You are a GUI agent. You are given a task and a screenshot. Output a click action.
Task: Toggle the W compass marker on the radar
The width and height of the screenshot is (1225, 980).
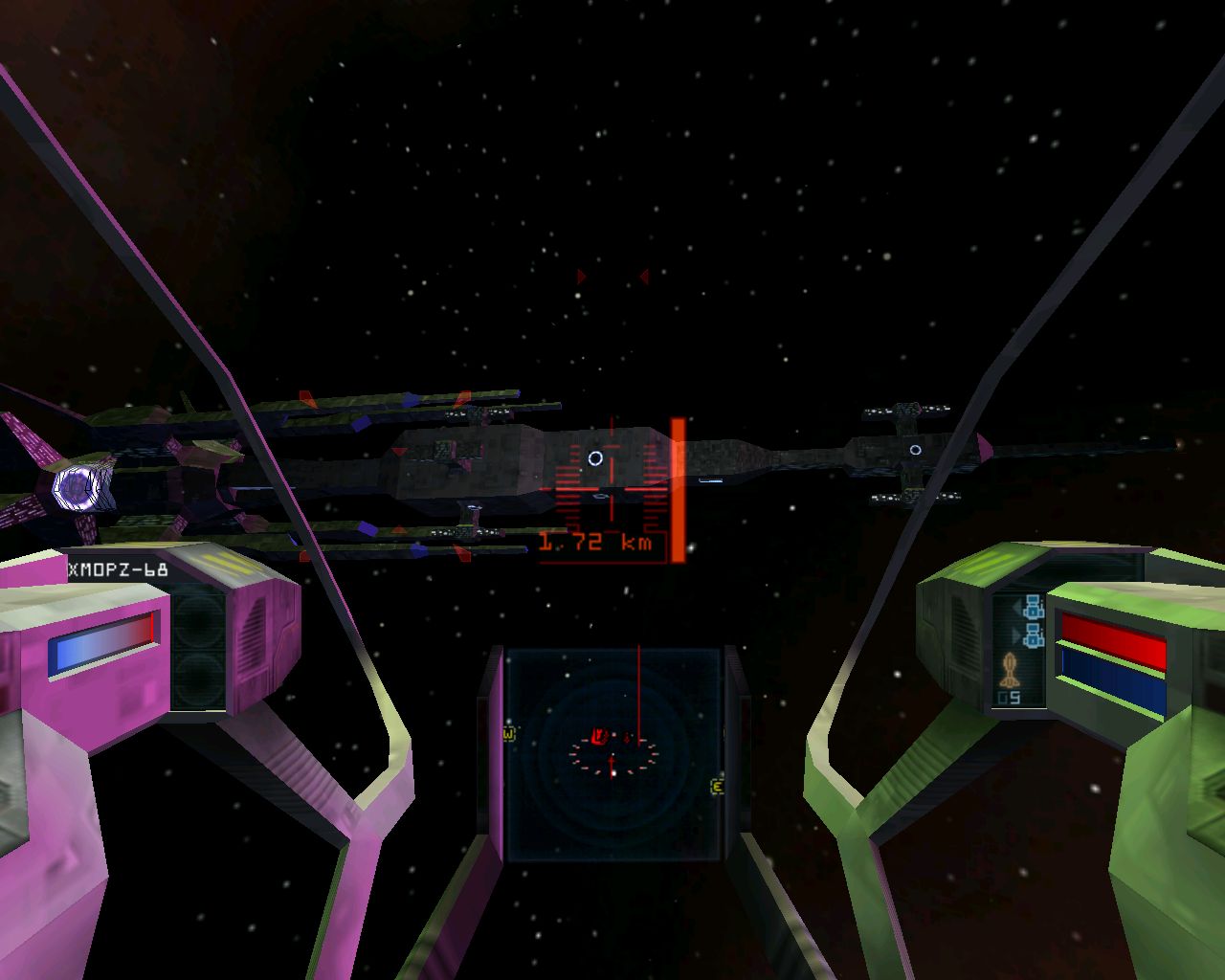click(508, 734)
